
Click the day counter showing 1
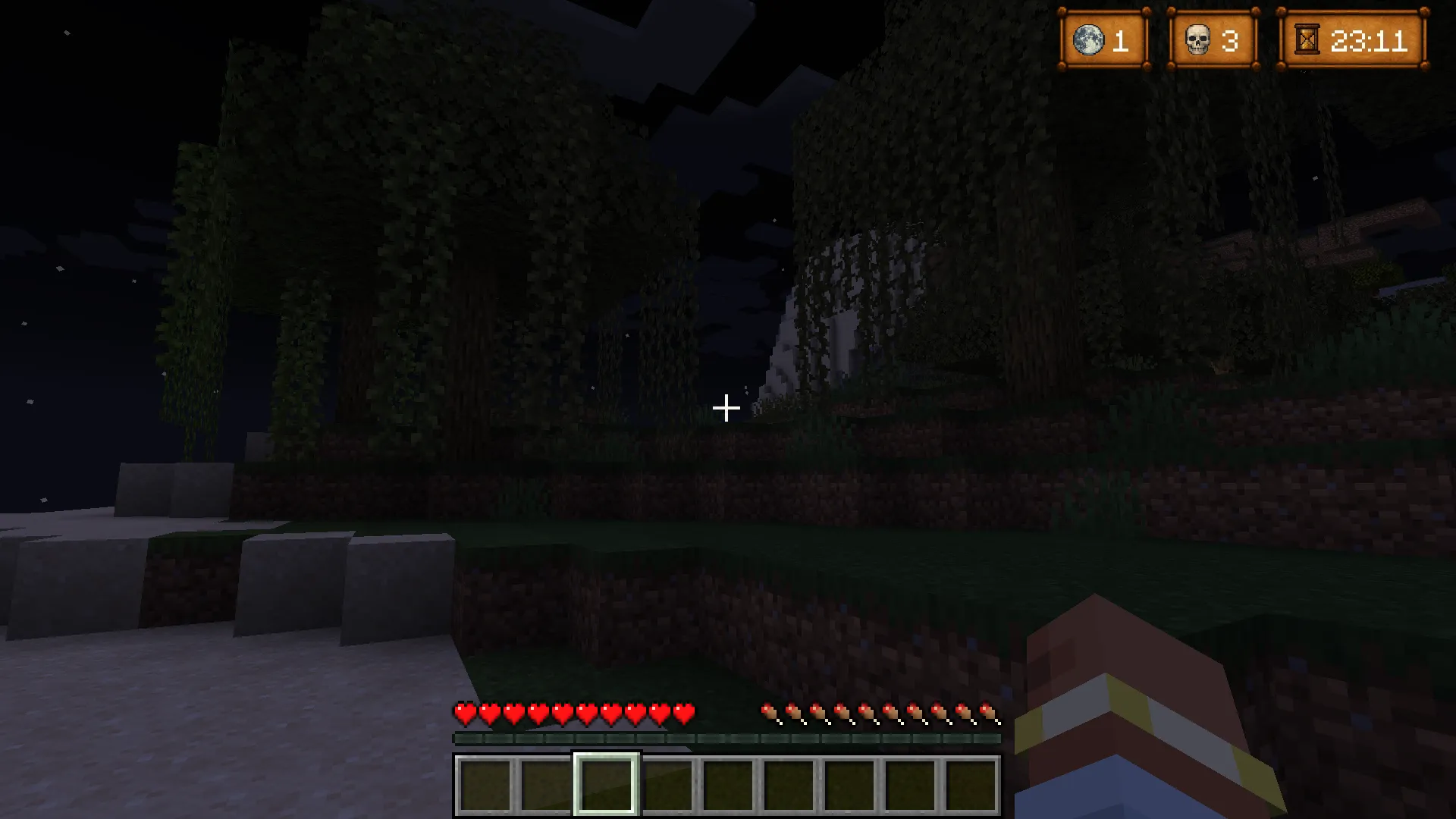(x=1120, y=42)
